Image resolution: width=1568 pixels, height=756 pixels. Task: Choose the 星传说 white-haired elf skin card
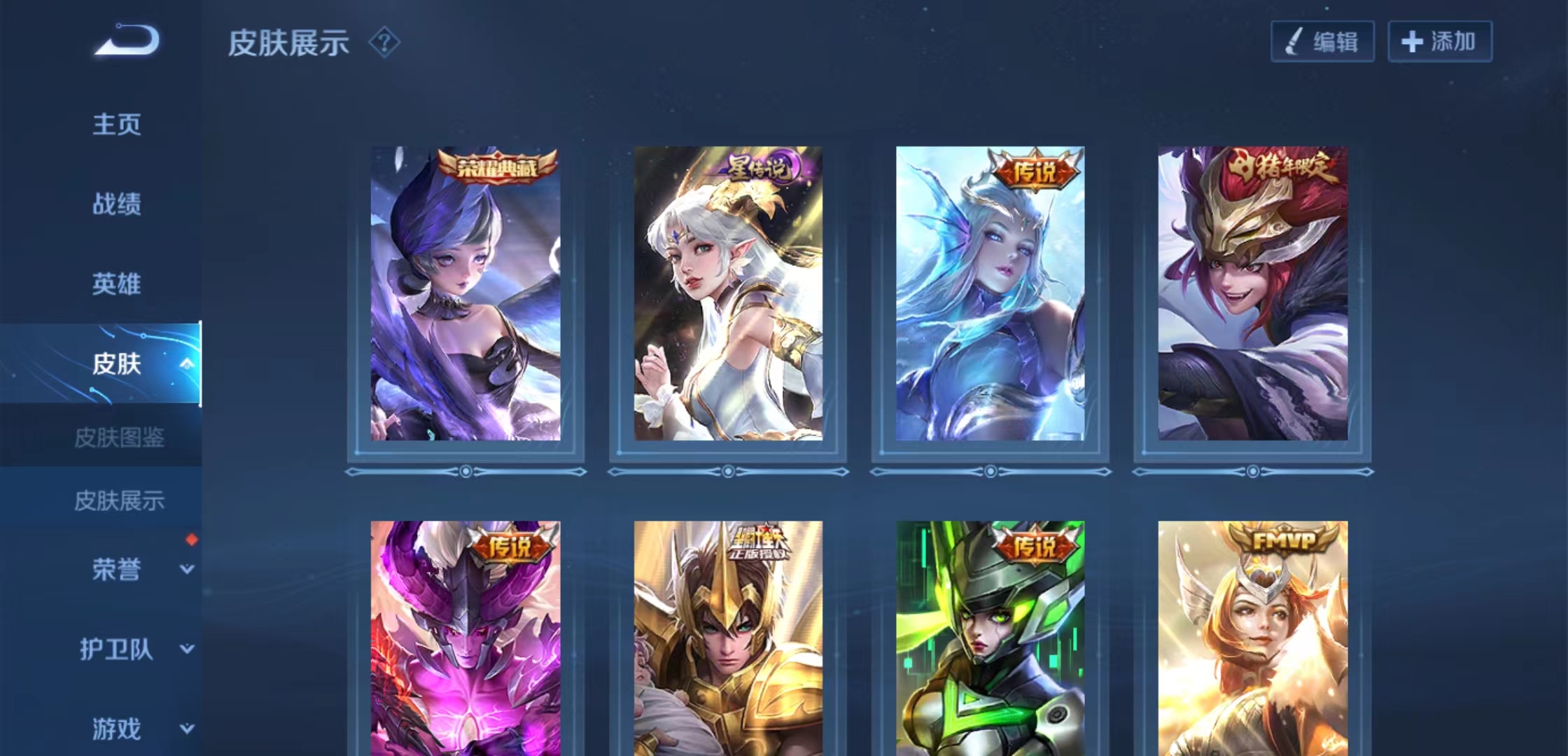pos(728,294)
